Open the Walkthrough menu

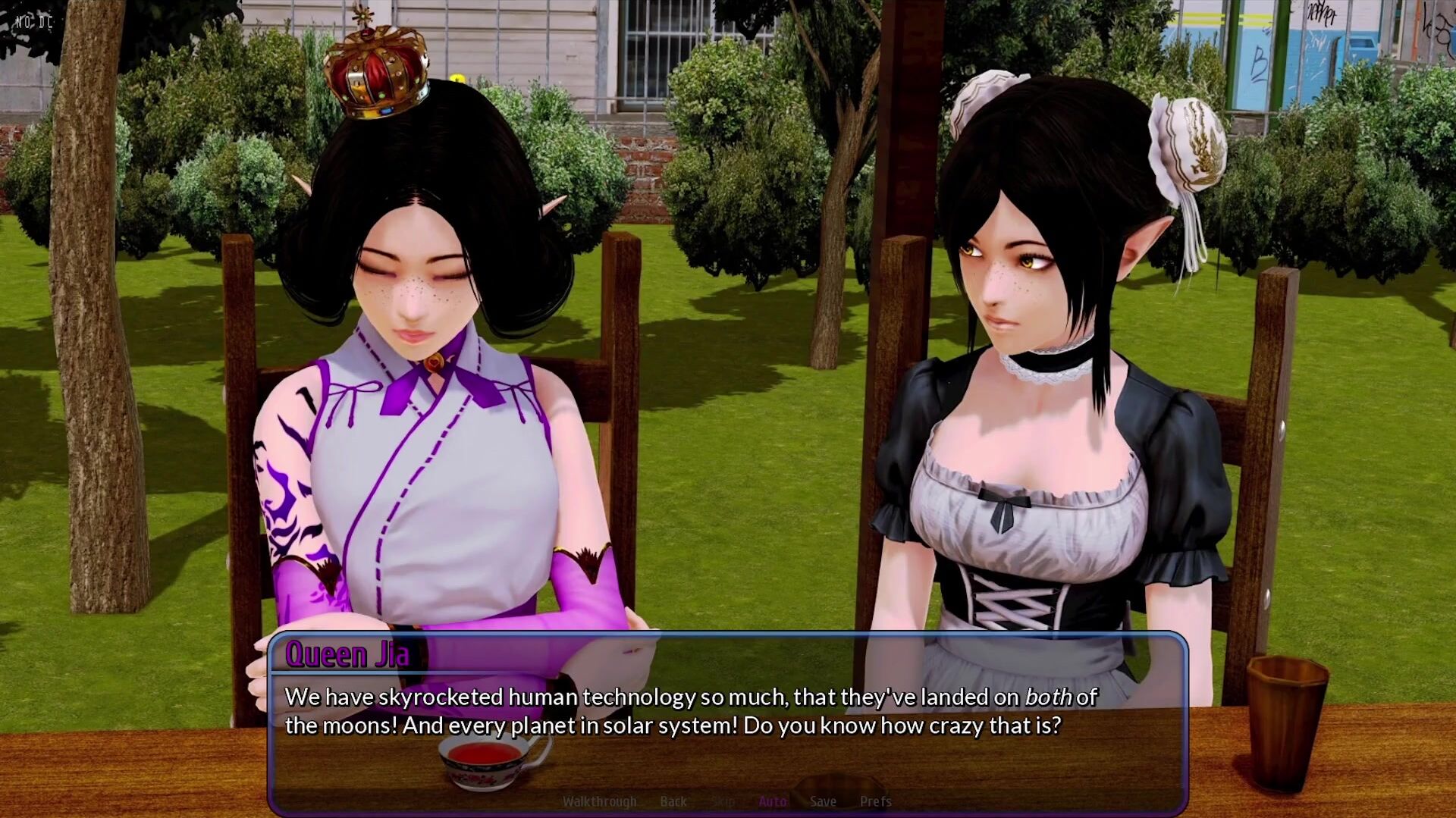tap(599, 801)
